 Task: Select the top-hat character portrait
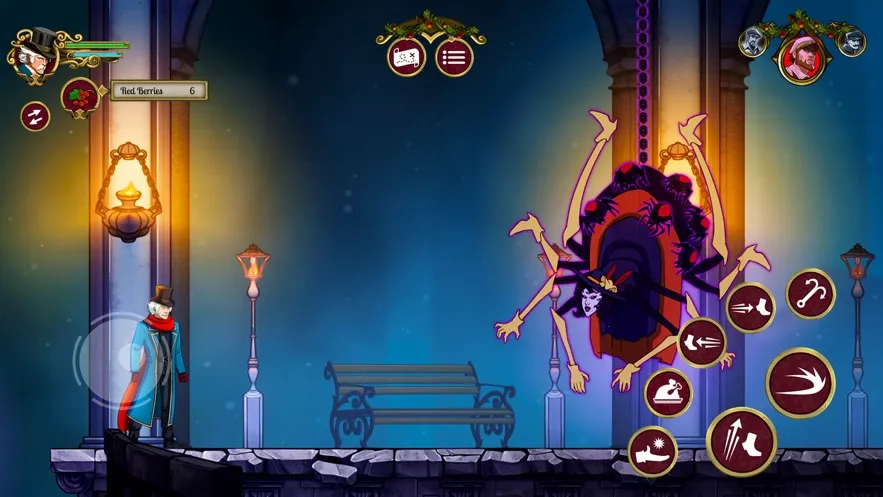click(32, 56)
